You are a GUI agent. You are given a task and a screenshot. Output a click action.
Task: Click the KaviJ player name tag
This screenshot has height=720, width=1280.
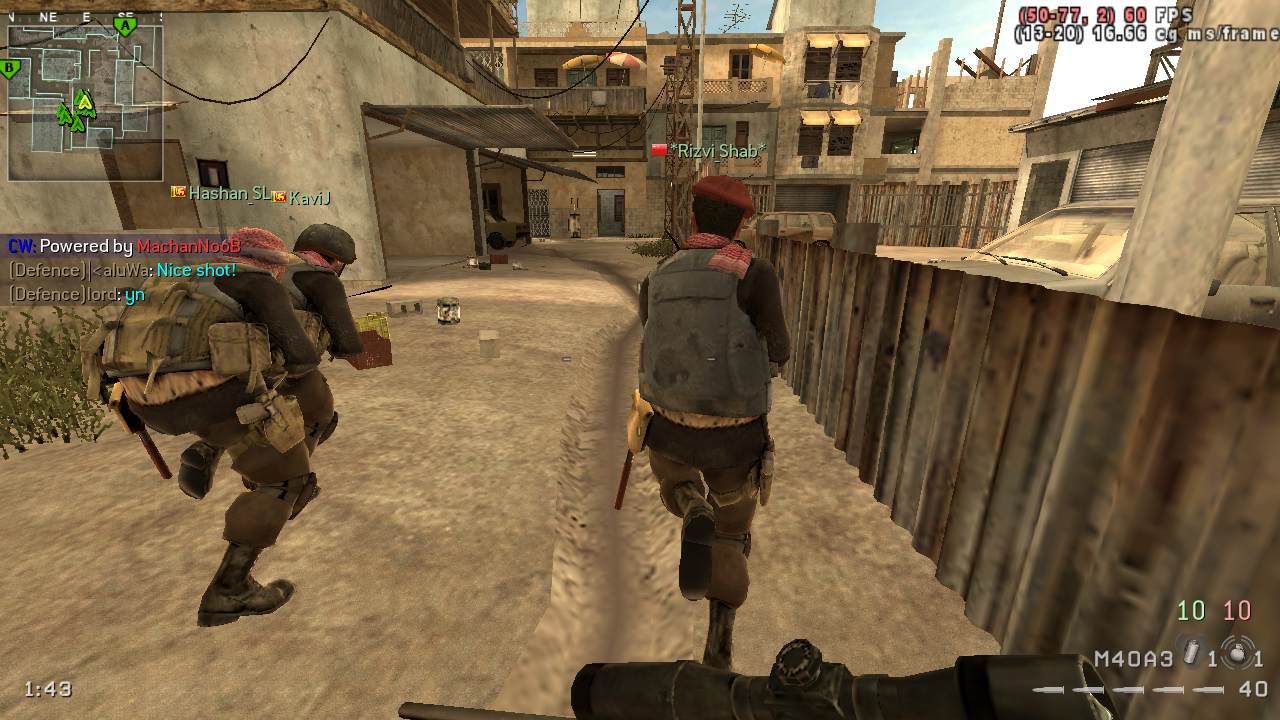(x=309, y=198)
